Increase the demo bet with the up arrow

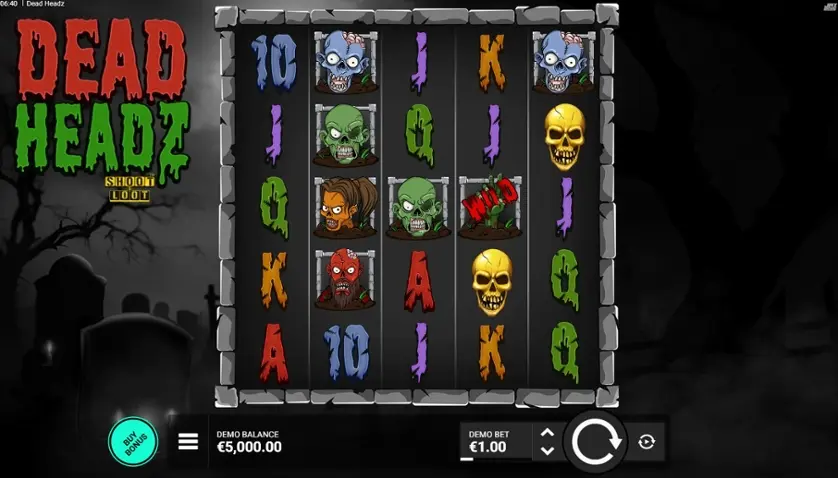tap(547, 433)
